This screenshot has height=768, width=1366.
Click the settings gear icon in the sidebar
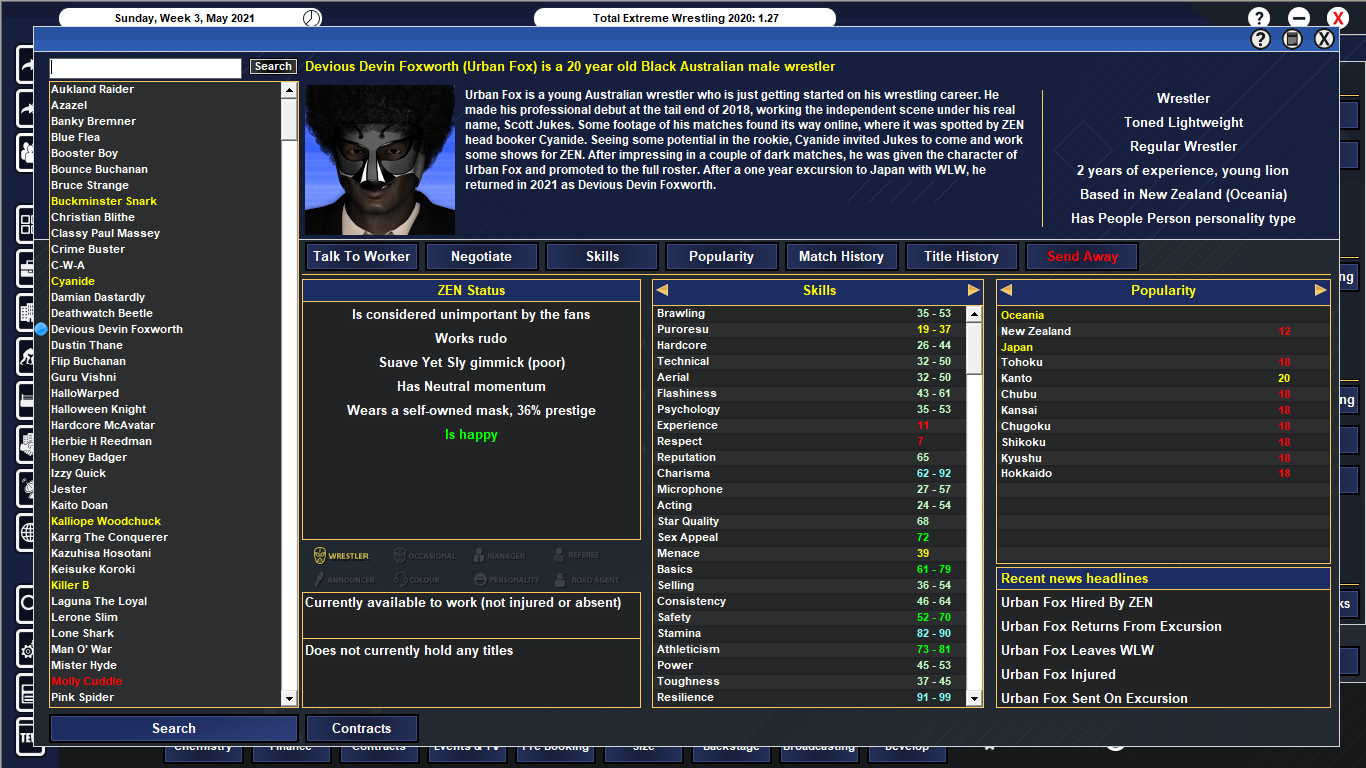[25, 649]
